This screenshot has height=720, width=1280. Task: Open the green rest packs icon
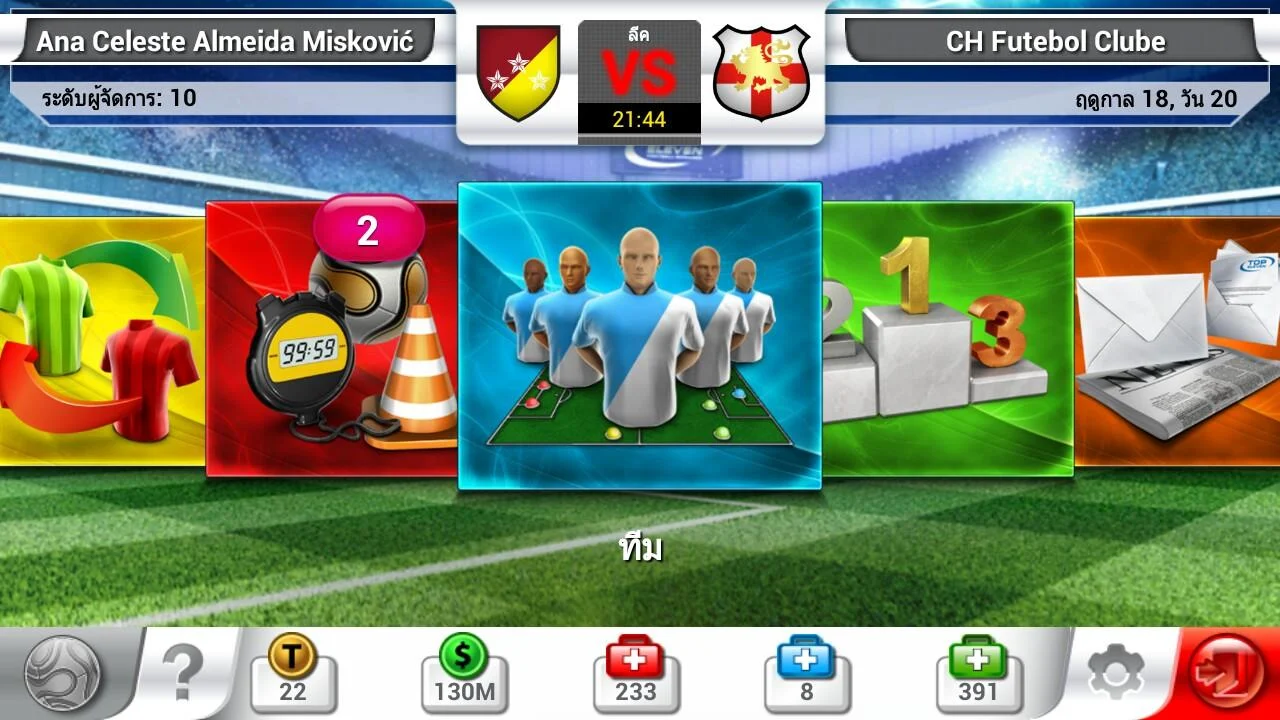(978, 670)
